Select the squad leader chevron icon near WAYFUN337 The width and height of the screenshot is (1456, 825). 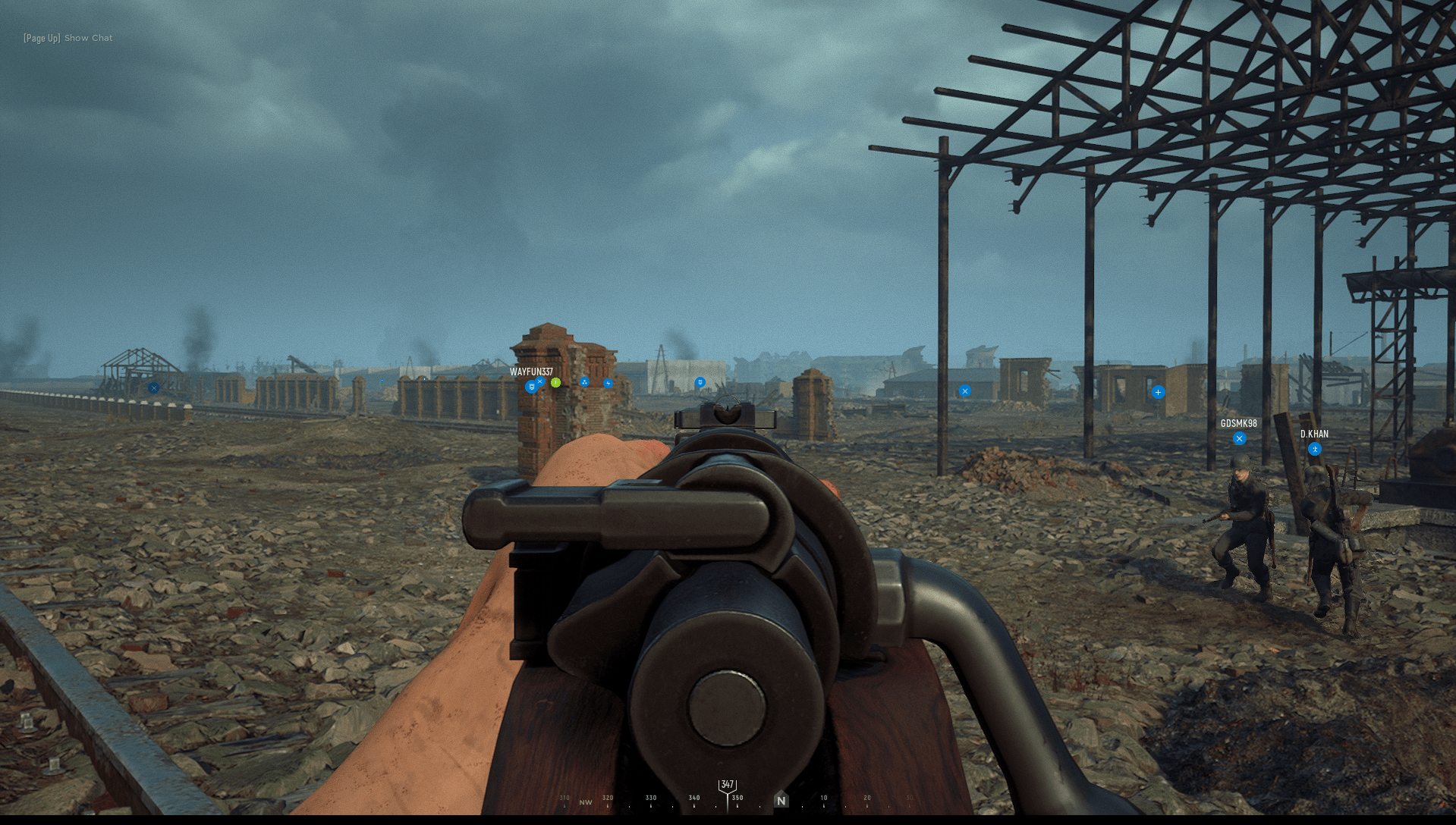[531, 386]
